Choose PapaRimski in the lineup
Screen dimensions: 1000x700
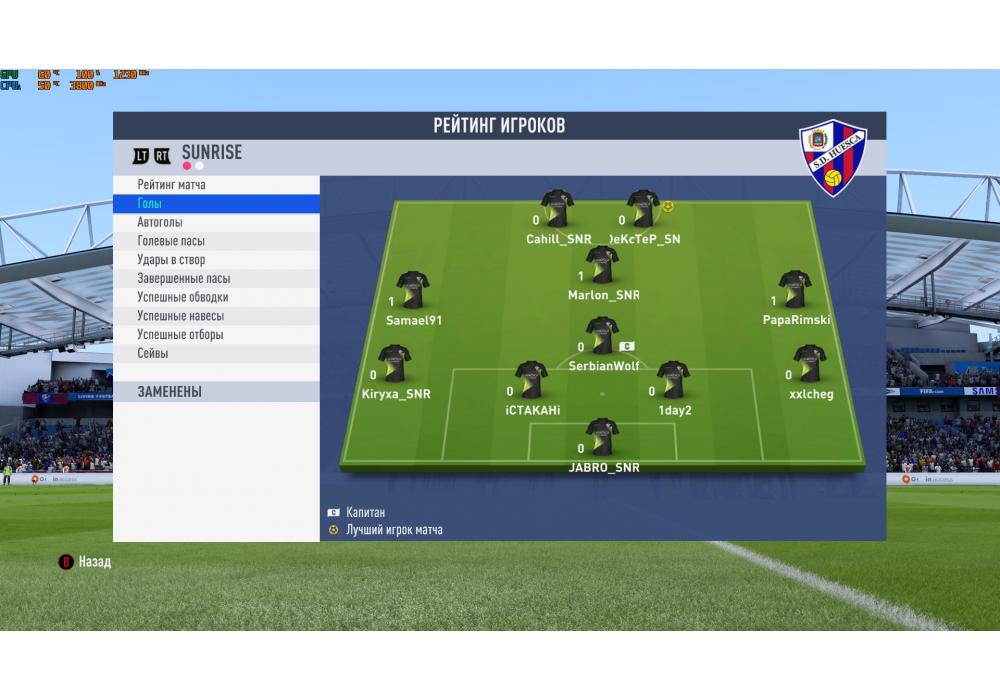click(x=795, y=290)
